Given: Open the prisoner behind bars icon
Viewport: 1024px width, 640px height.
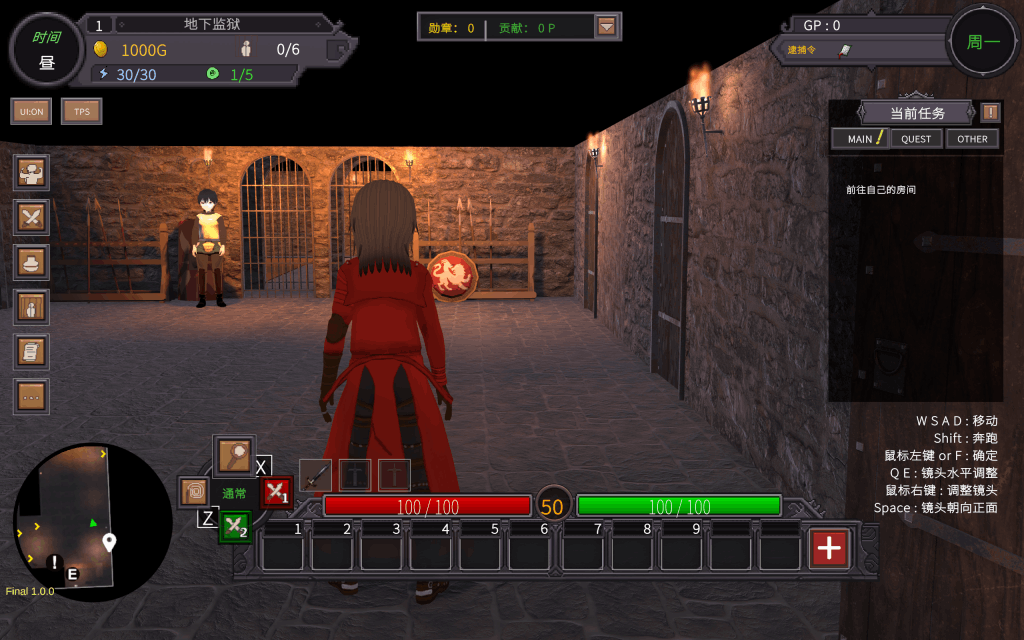Looking at the screenshot, I should [32, 307].
